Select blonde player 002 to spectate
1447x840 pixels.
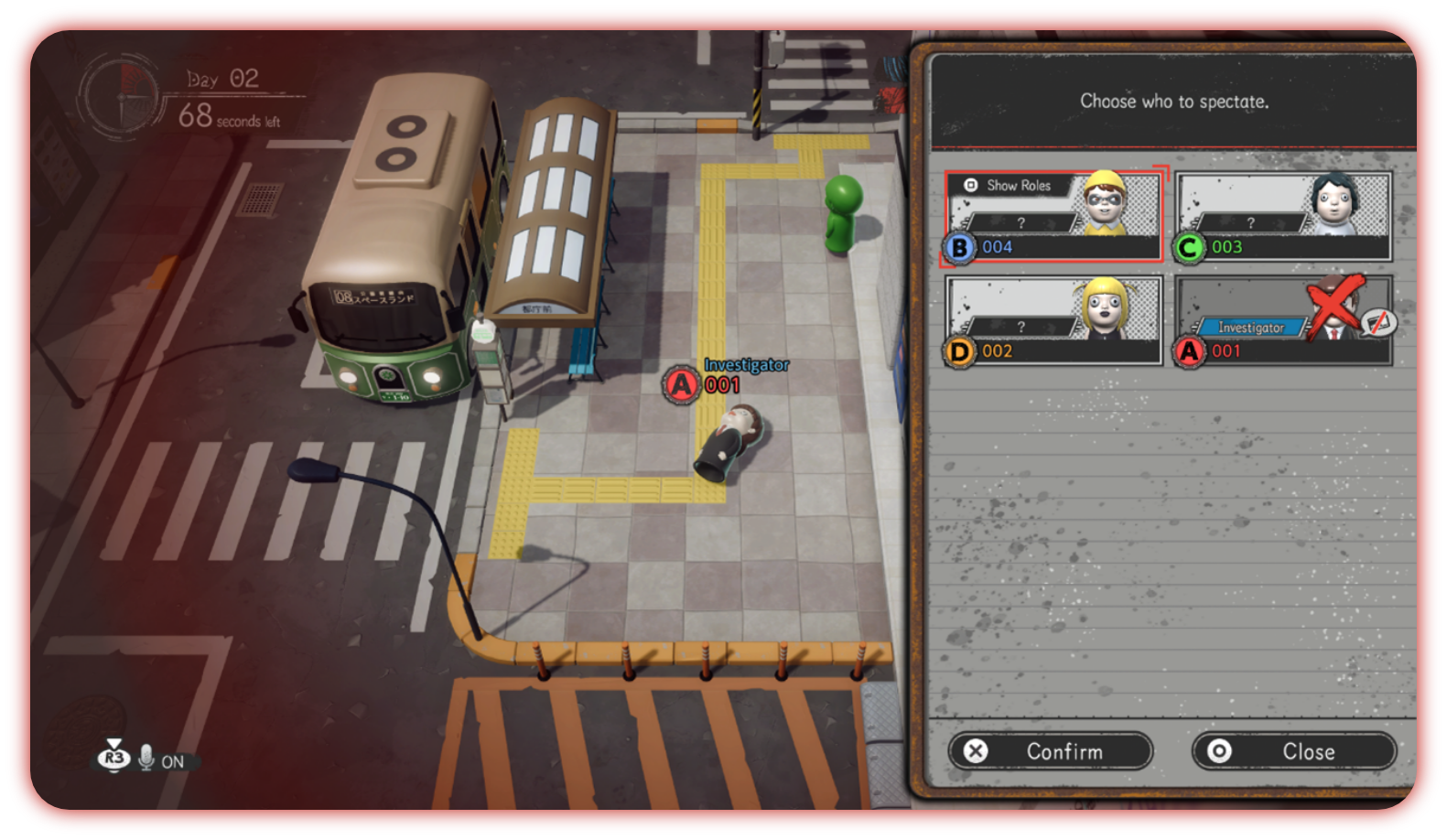click(x=1053, y=320)
